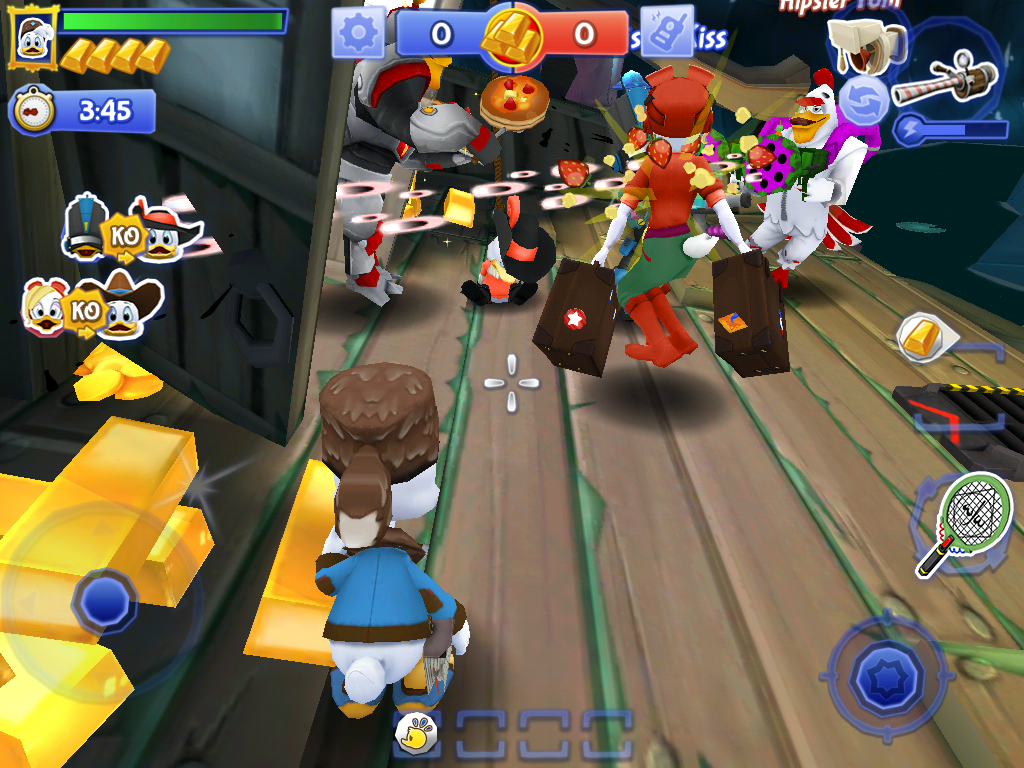Choose the plunger gun secondary weapon
This screenshot has height=768, width=1024.
pos(864,44)
